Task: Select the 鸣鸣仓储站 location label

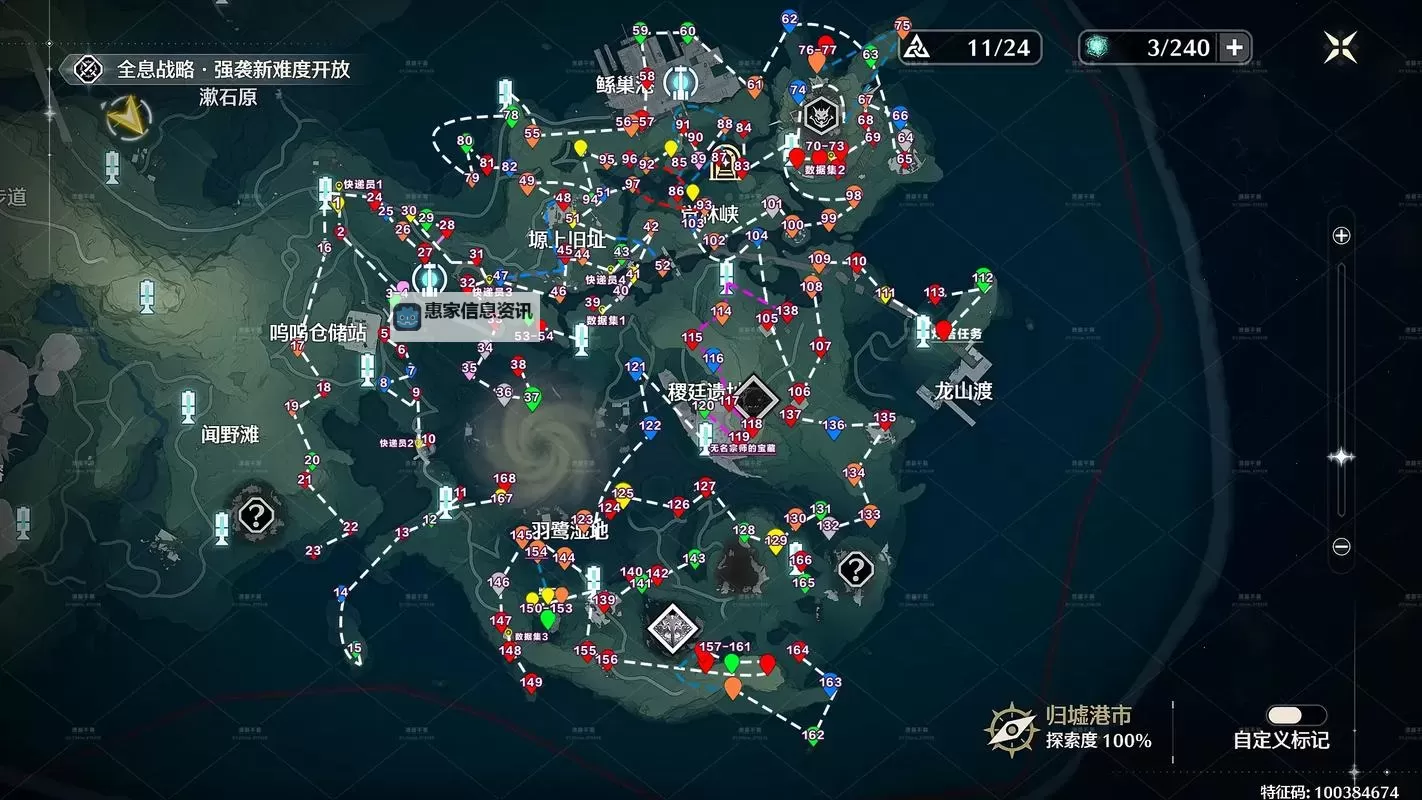Action: pyautogui.click(x=318, y=333)
